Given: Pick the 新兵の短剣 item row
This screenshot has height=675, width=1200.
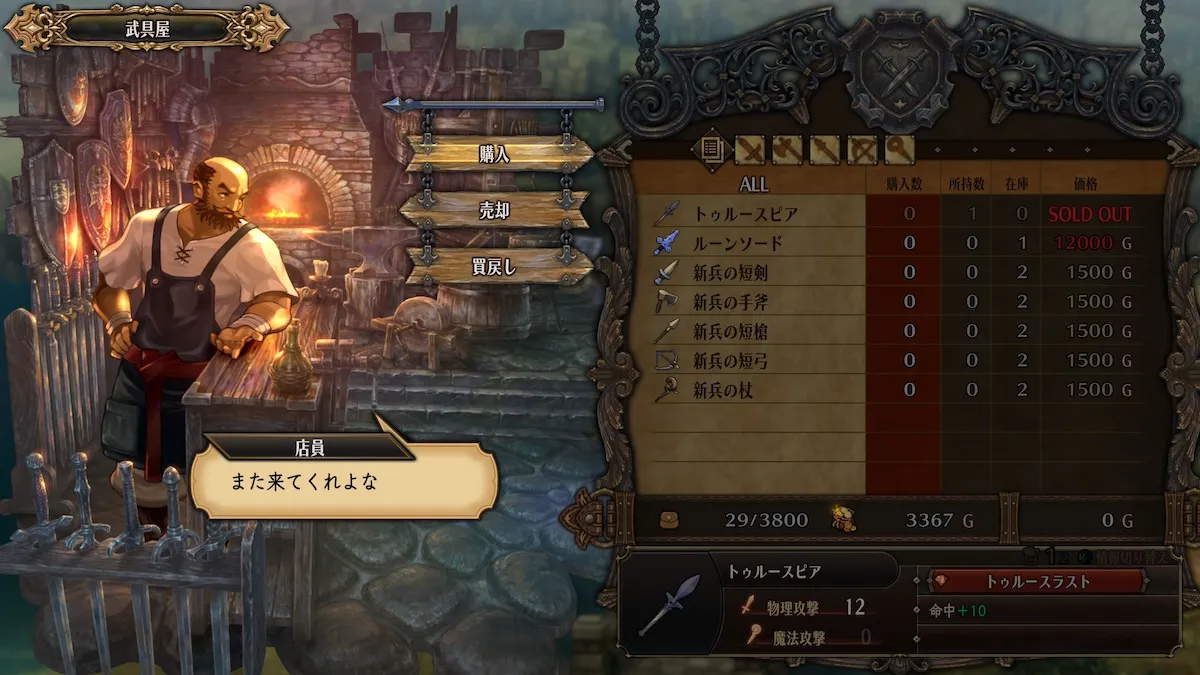Looking at the screenshot, I should pos(730,272).
